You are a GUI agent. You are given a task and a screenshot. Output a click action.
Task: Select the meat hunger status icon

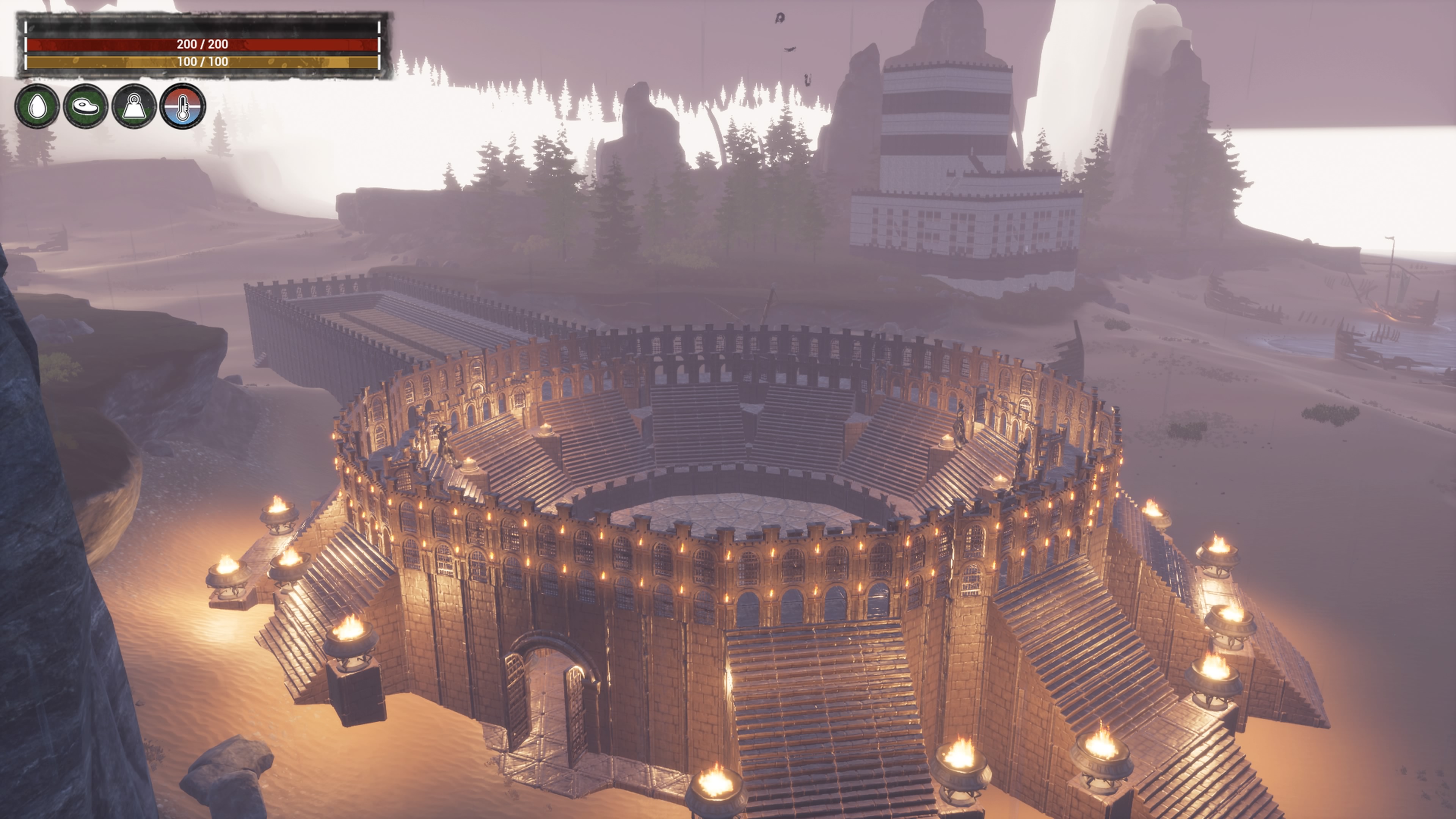[x=85, y=106]
